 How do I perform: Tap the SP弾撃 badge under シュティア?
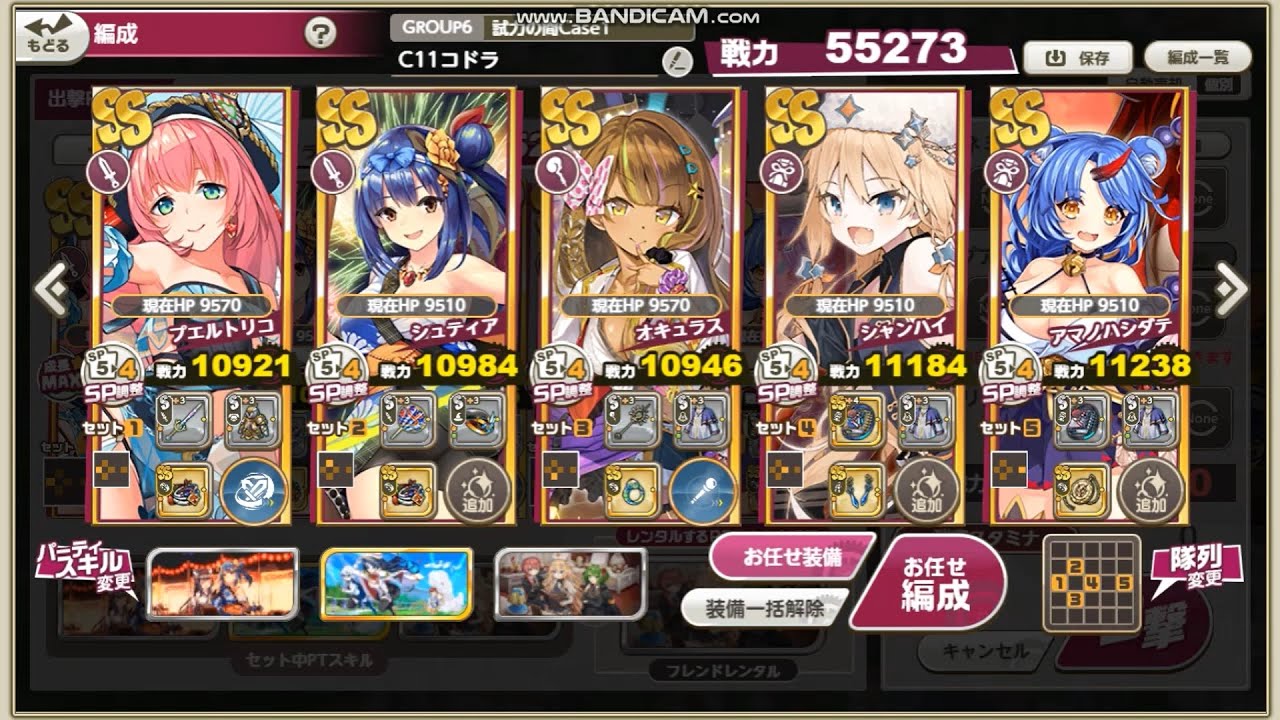pyautogui.click(x=340, y=390)
